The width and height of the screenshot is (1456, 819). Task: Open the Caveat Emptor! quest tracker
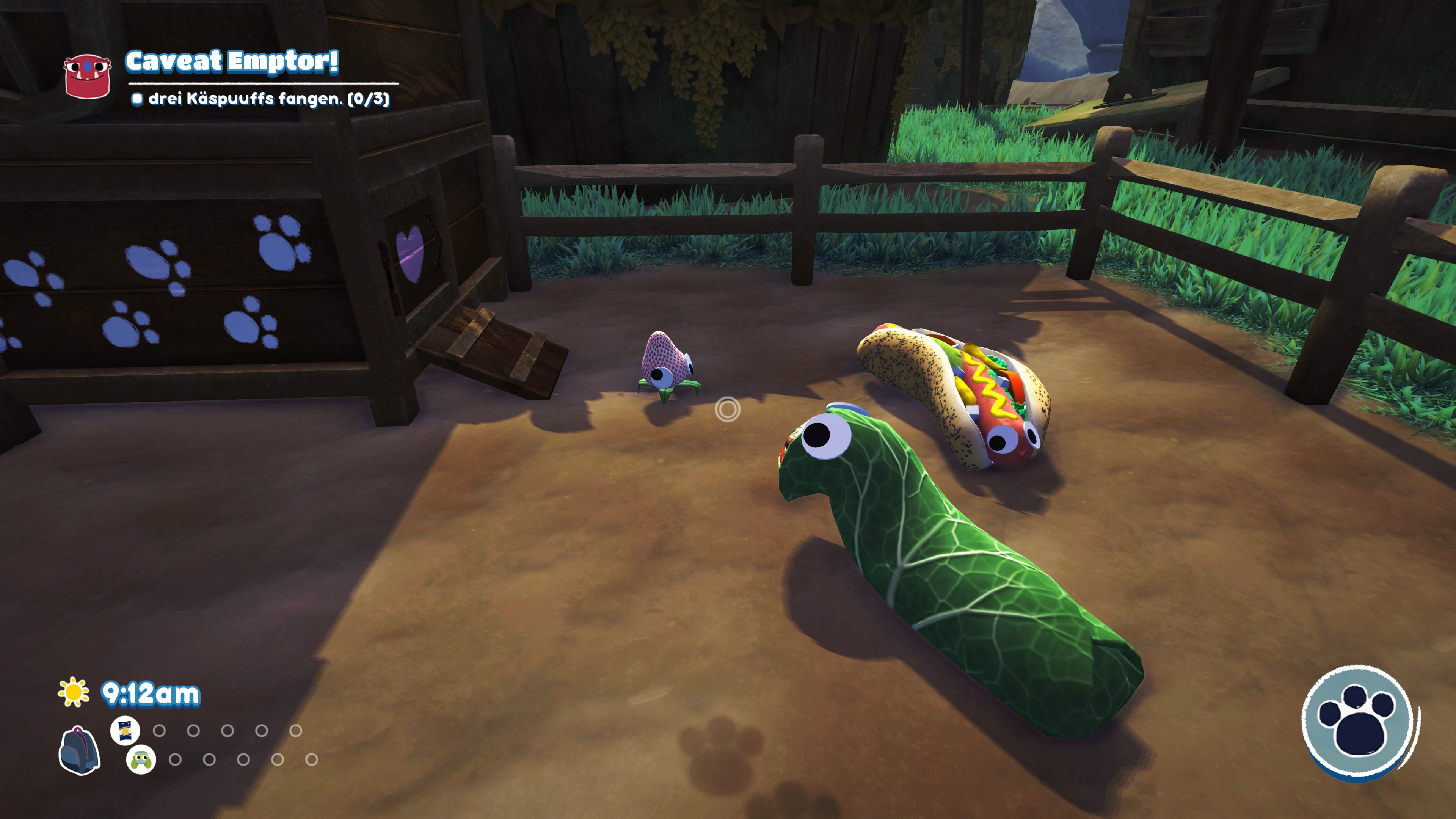coord(232,61)
